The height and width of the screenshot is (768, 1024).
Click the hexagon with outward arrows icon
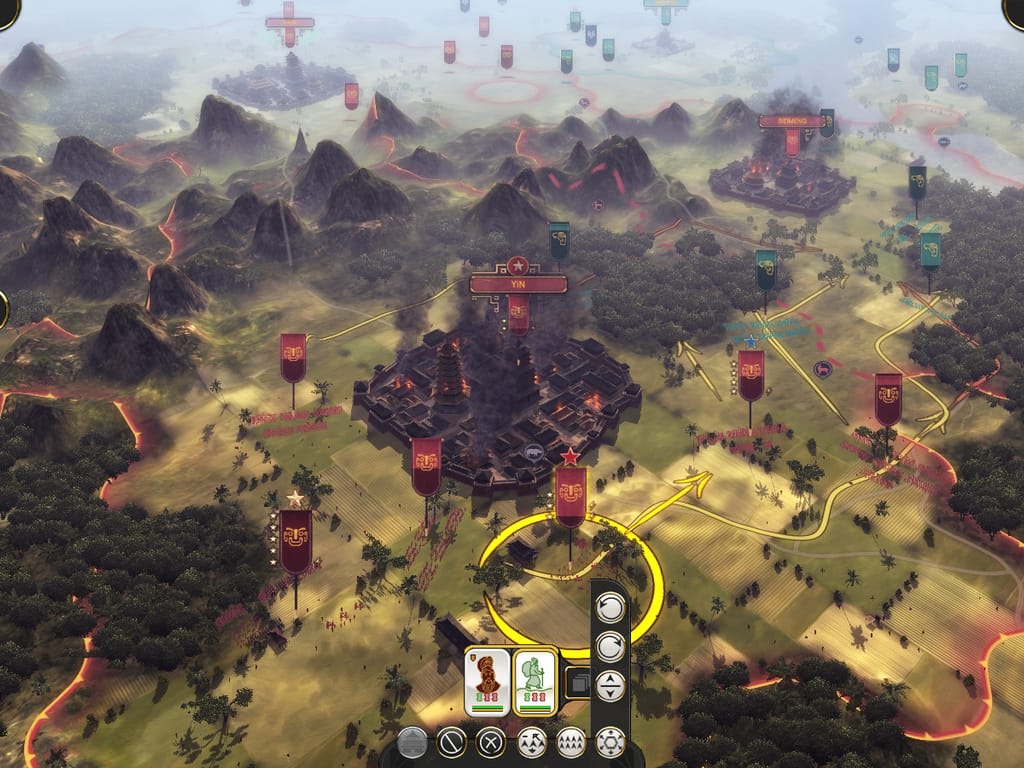tap(610, 742)
